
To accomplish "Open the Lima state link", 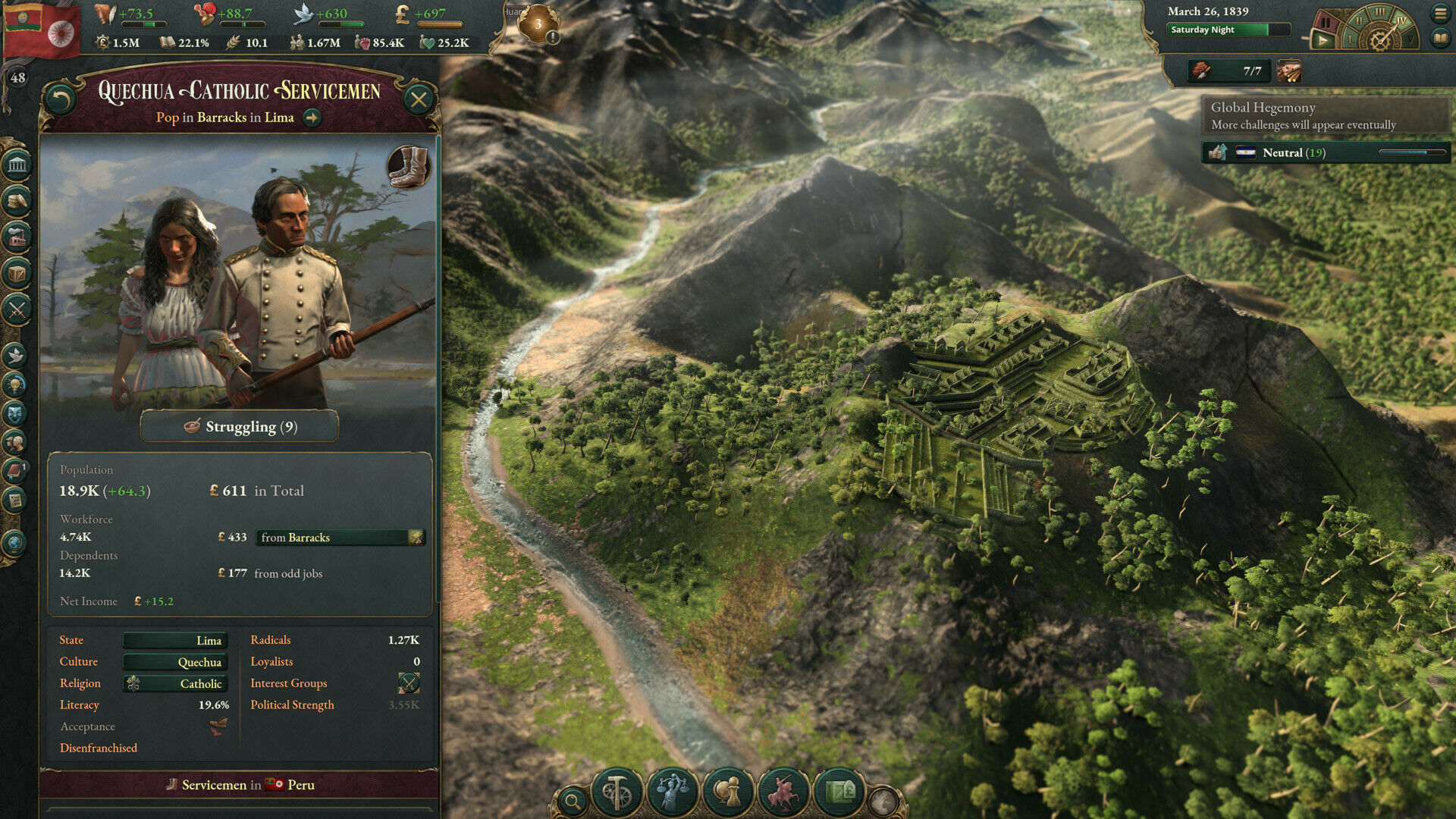I will 175,641.
